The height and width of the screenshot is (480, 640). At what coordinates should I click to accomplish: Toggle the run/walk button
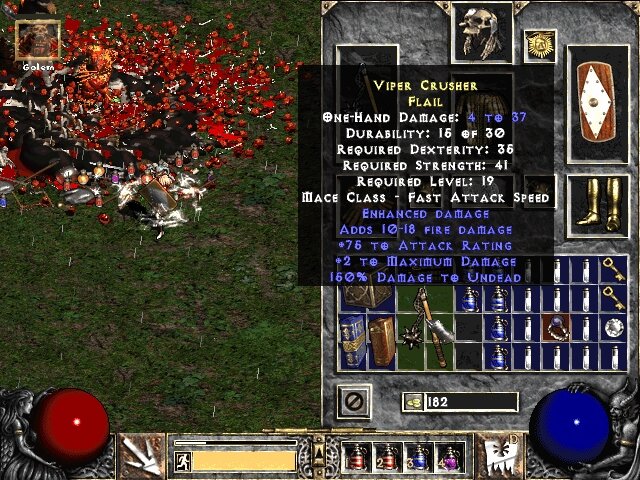(183, 461)
